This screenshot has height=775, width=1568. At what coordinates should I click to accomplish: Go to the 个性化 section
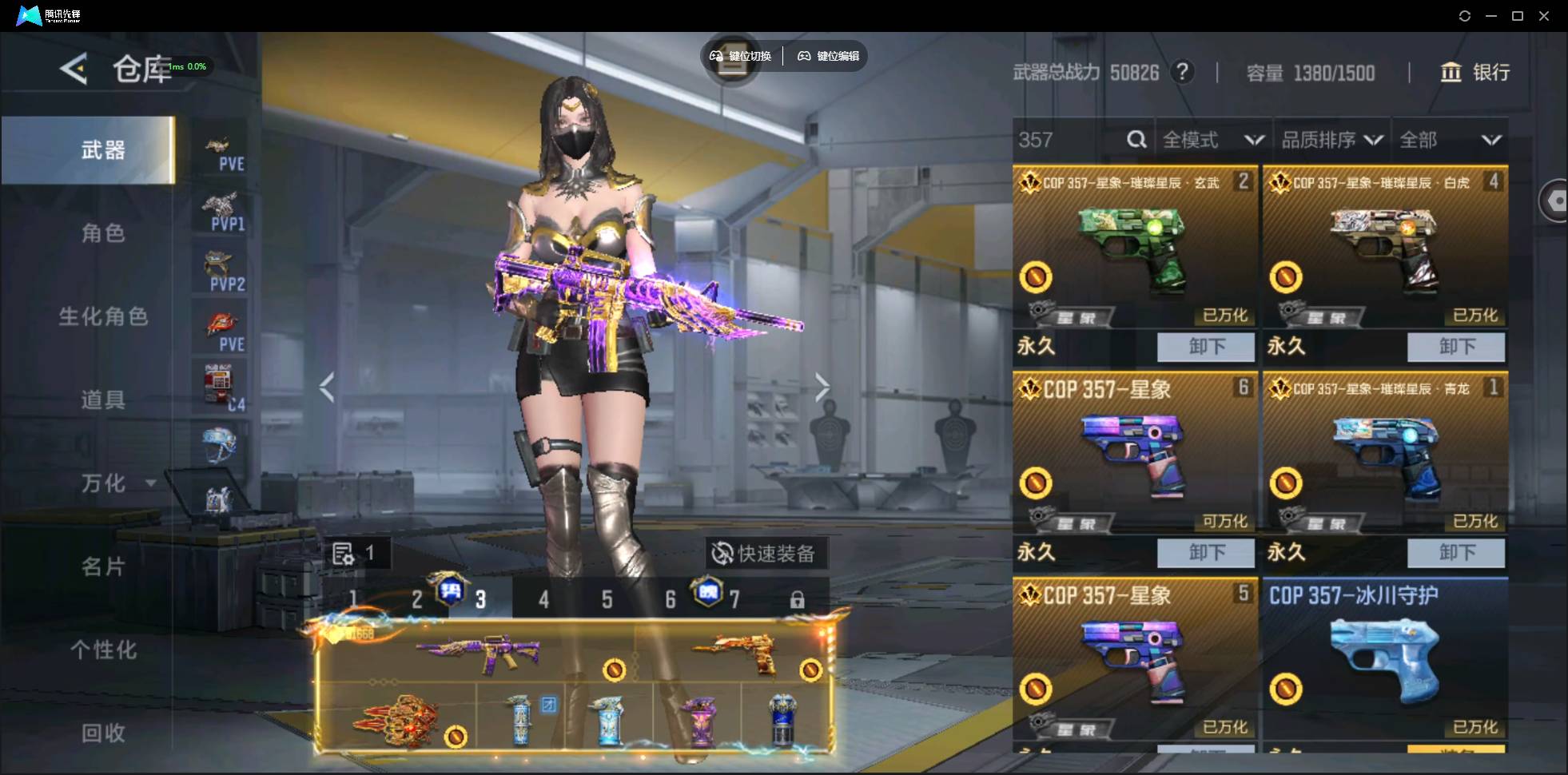[103, 650]
